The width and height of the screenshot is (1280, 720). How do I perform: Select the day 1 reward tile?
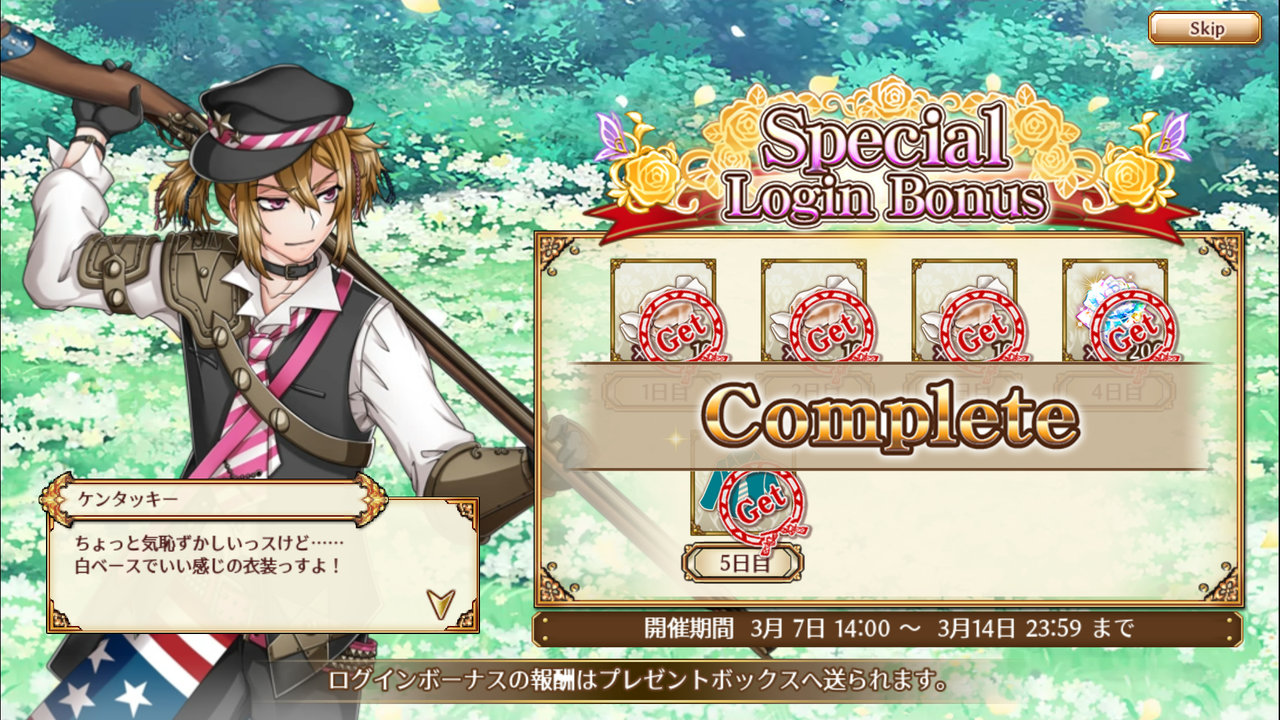[x=663, y=312]
